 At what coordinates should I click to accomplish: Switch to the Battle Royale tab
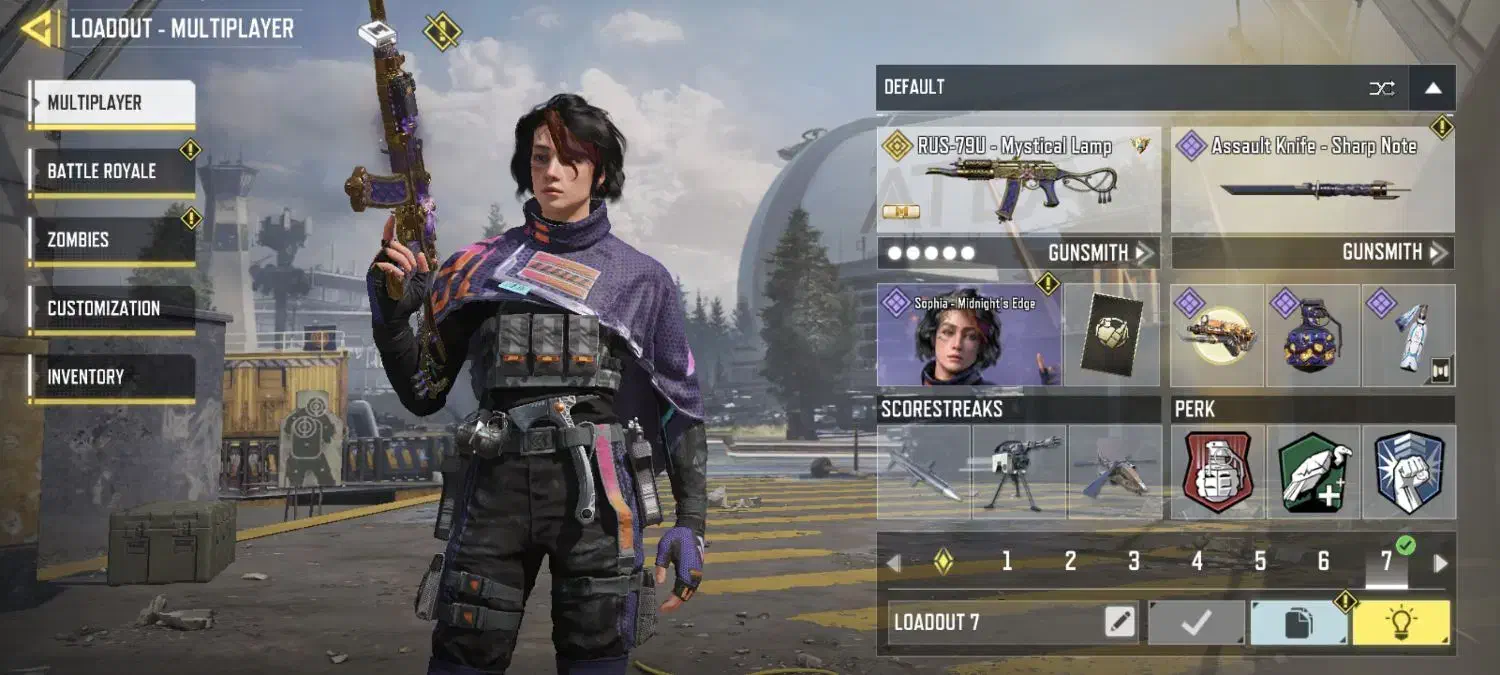(111, 172)
